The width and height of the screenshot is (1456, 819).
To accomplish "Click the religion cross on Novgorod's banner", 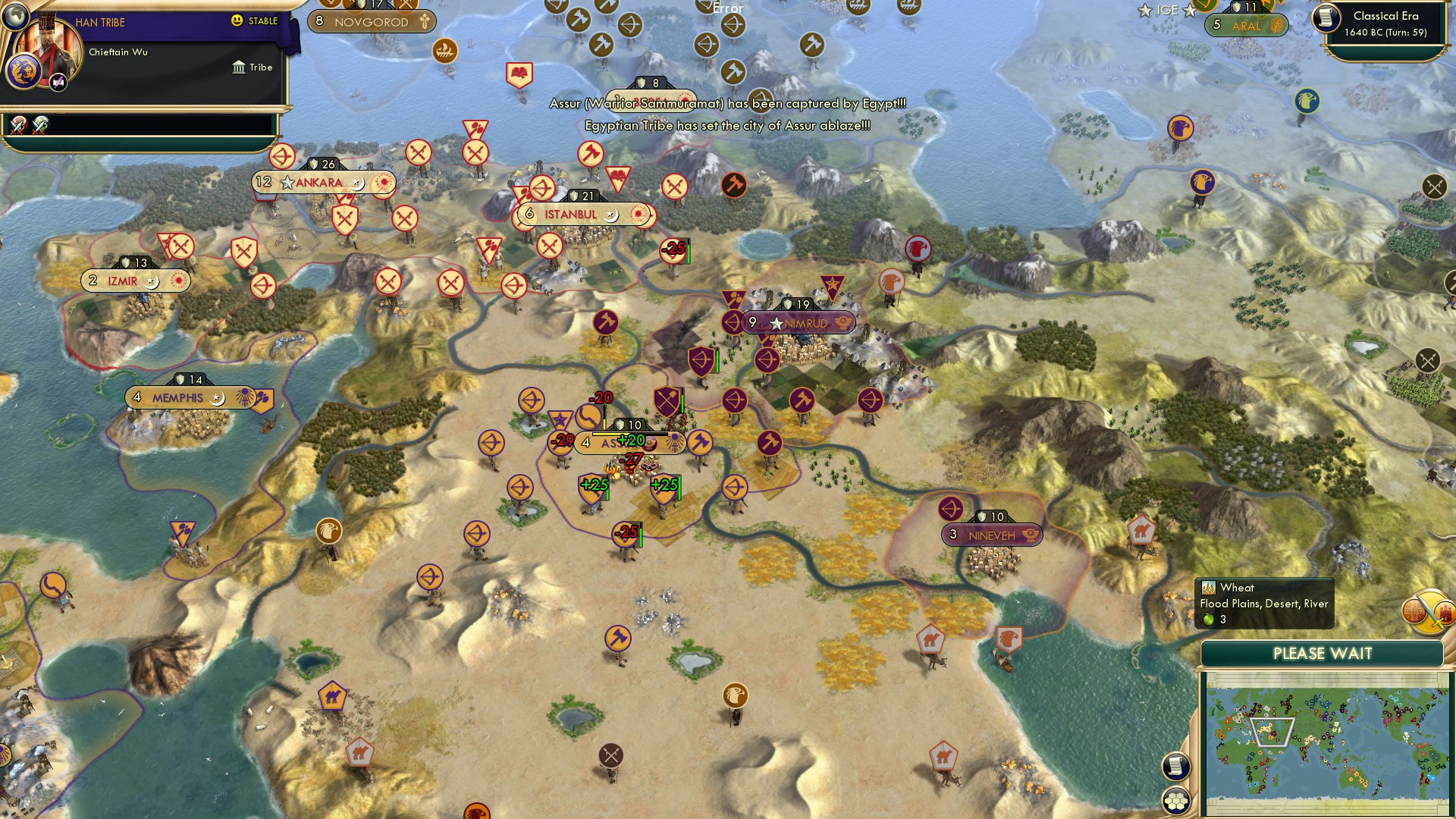I will (423, 22).
